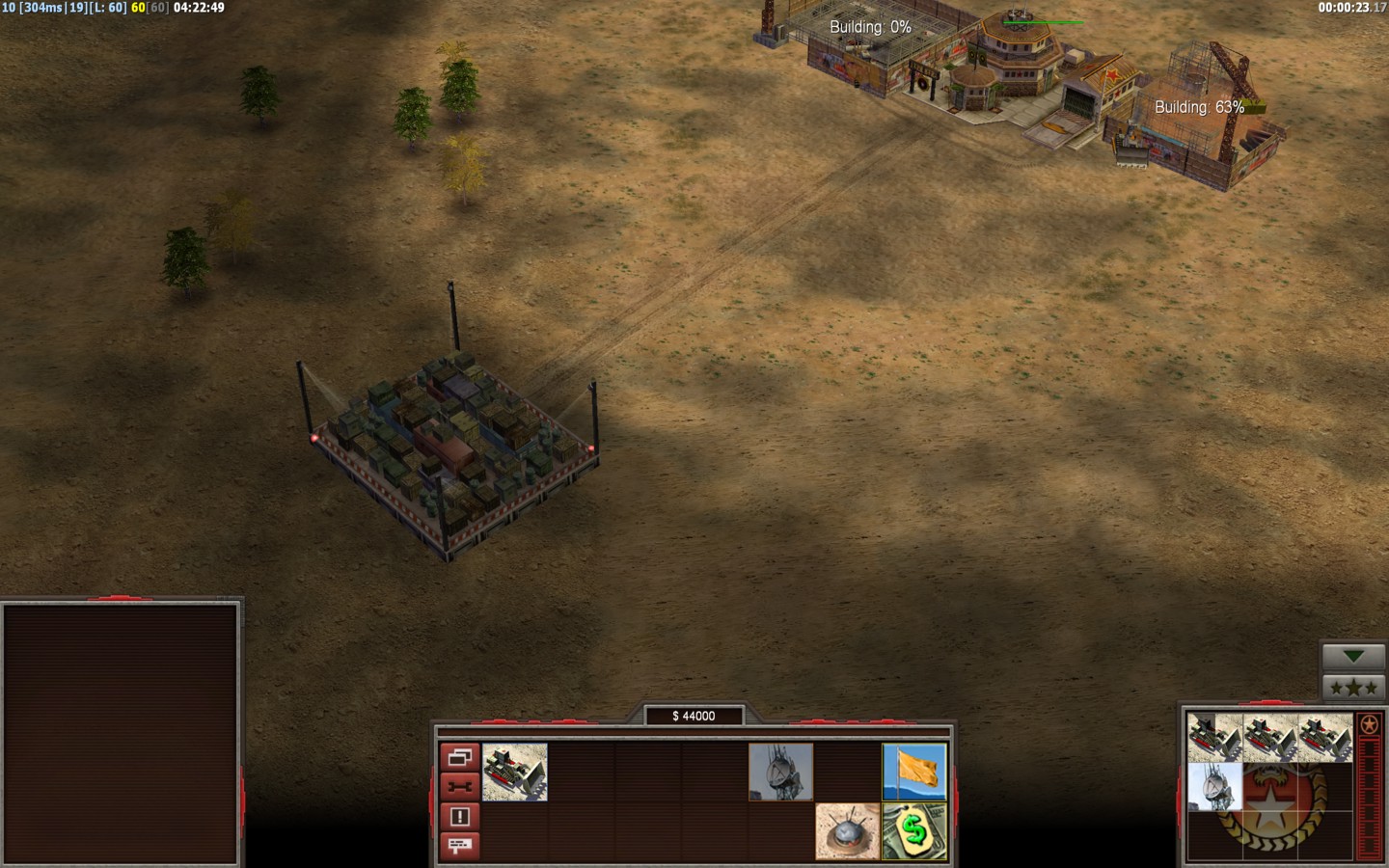This screenshot has width=1389, height=868.
Task: Open the chat message button
Action: click(x=459, y=846)
